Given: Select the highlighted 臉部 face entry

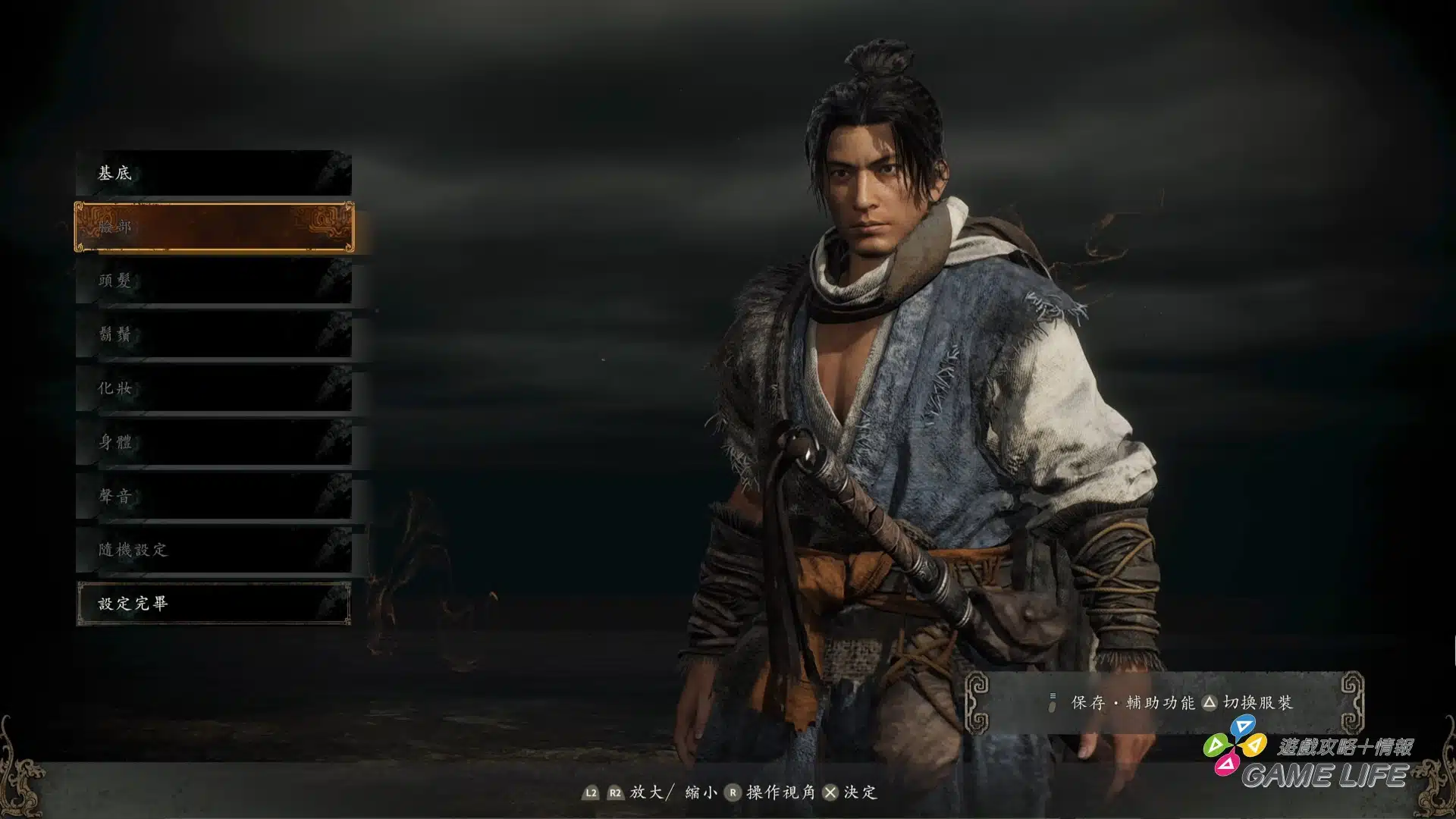Looking at the screenshot, I should coord(213,227).
